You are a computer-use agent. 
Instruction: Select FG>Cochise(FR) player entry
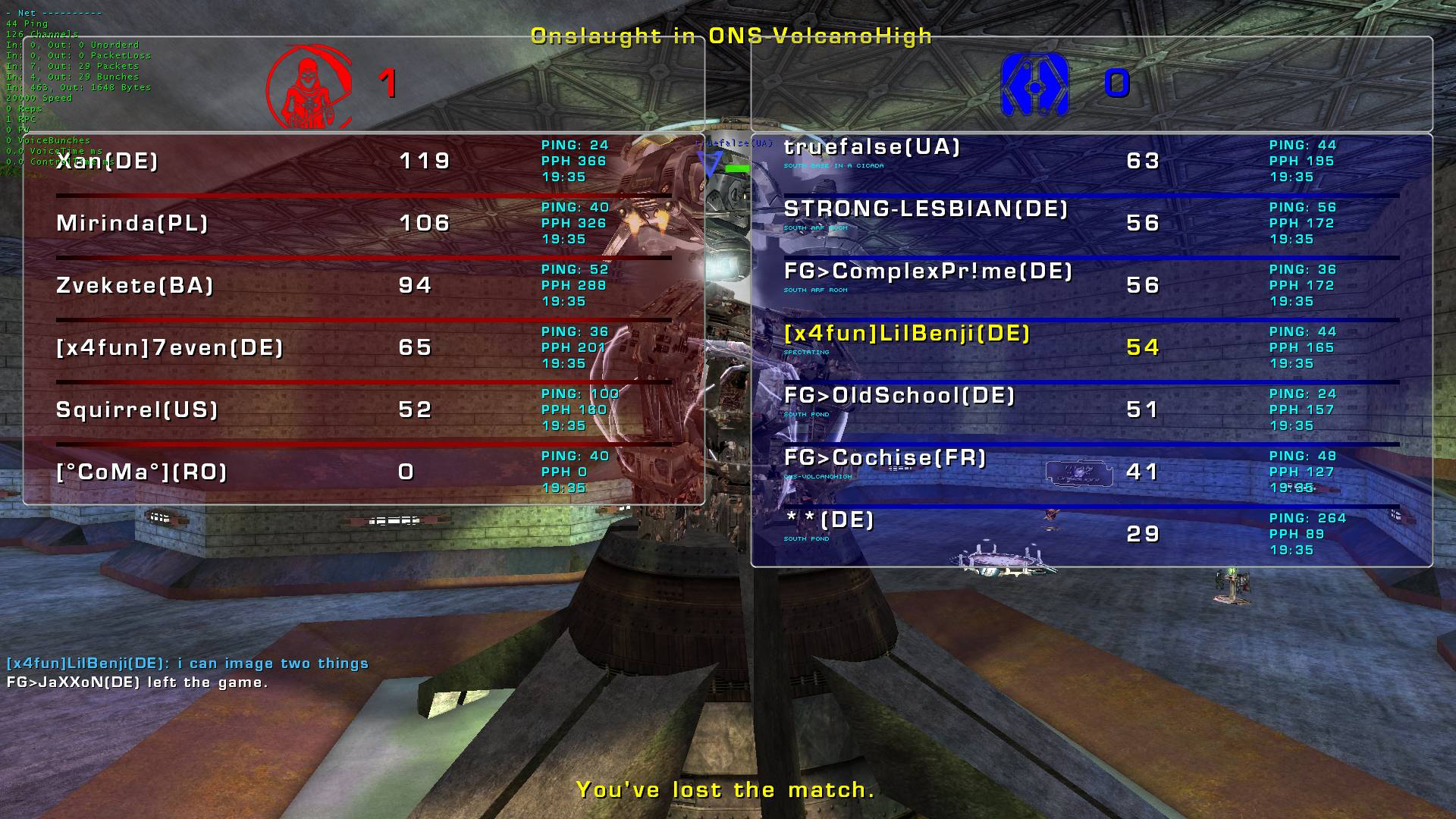pos(885,458)
